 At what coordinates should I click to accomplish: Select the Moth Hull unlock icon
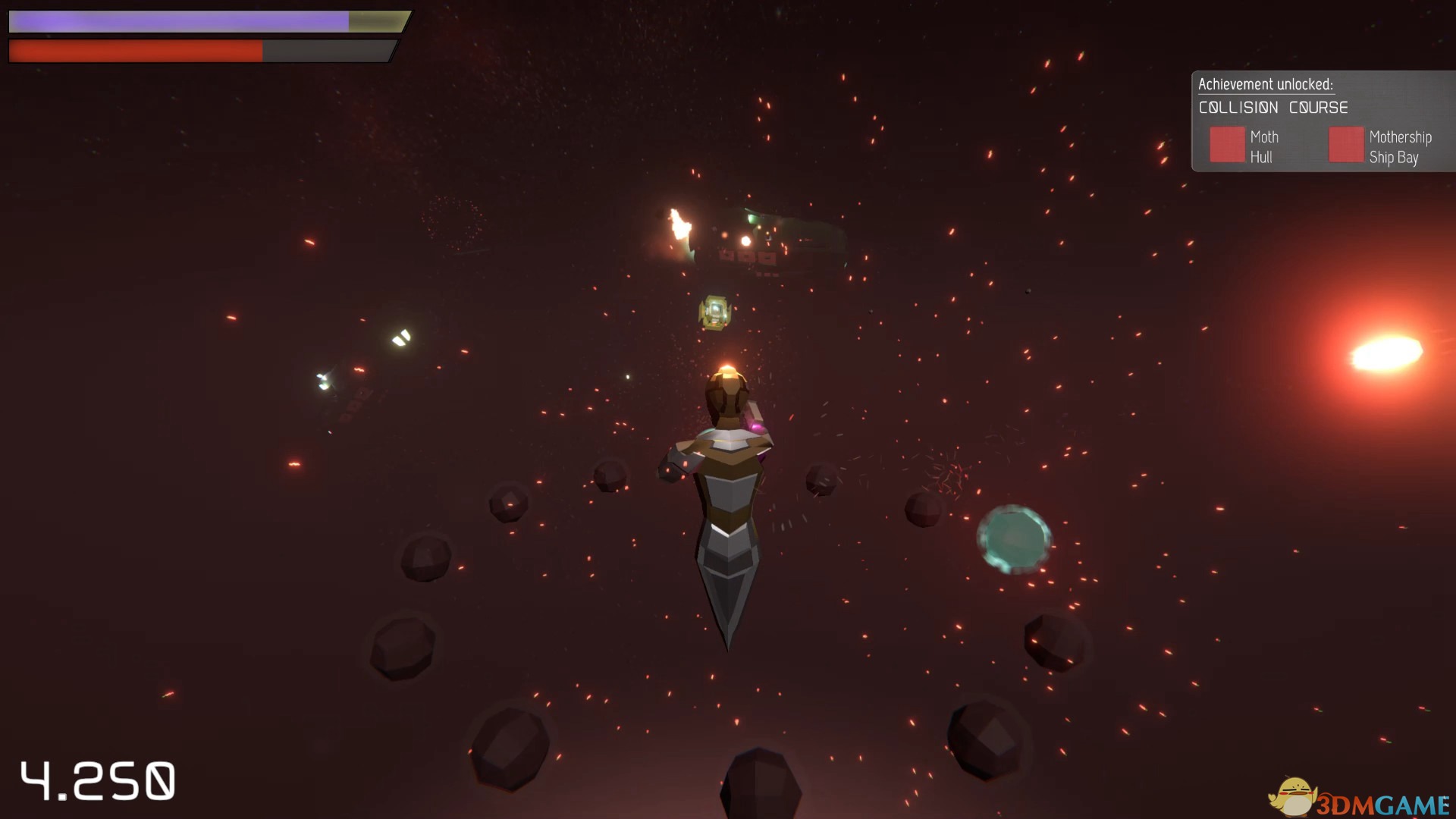1227,145
